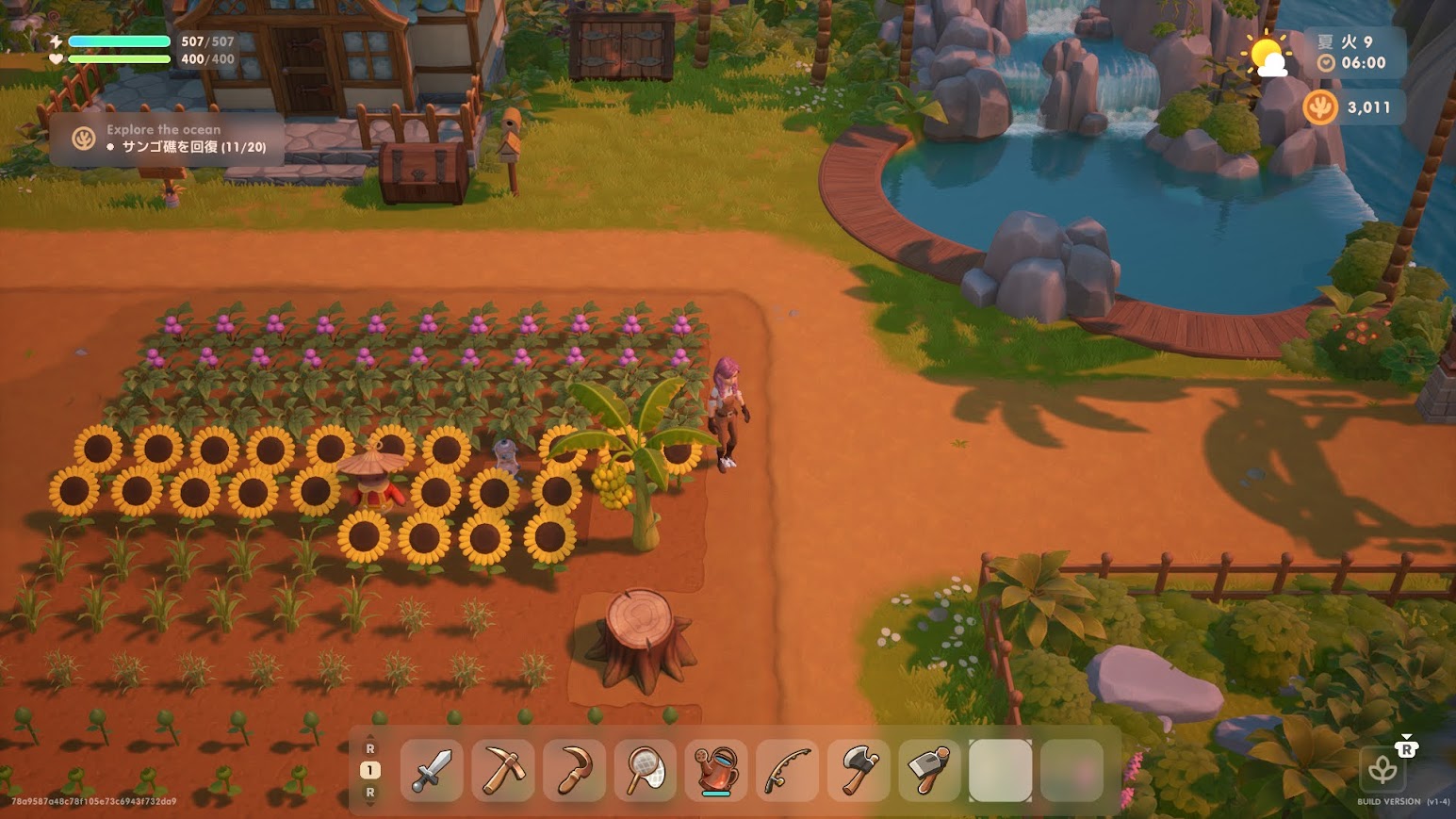1456x819 pixels.
Task: Select the sword in the hotbar
Action: click(432, 770)
